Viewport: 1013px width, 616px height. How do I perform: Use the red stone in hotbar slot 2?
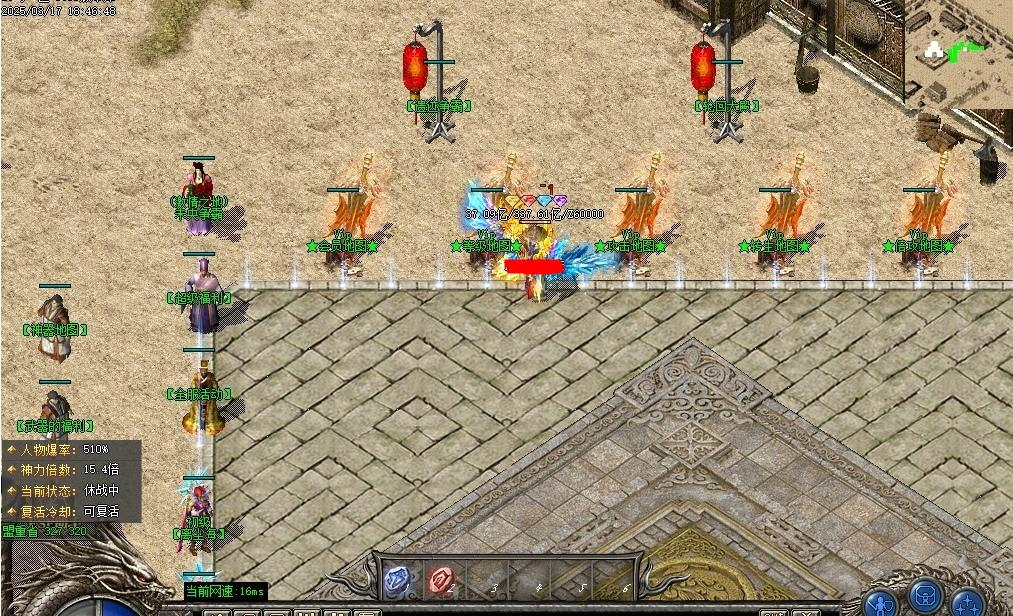442,581
